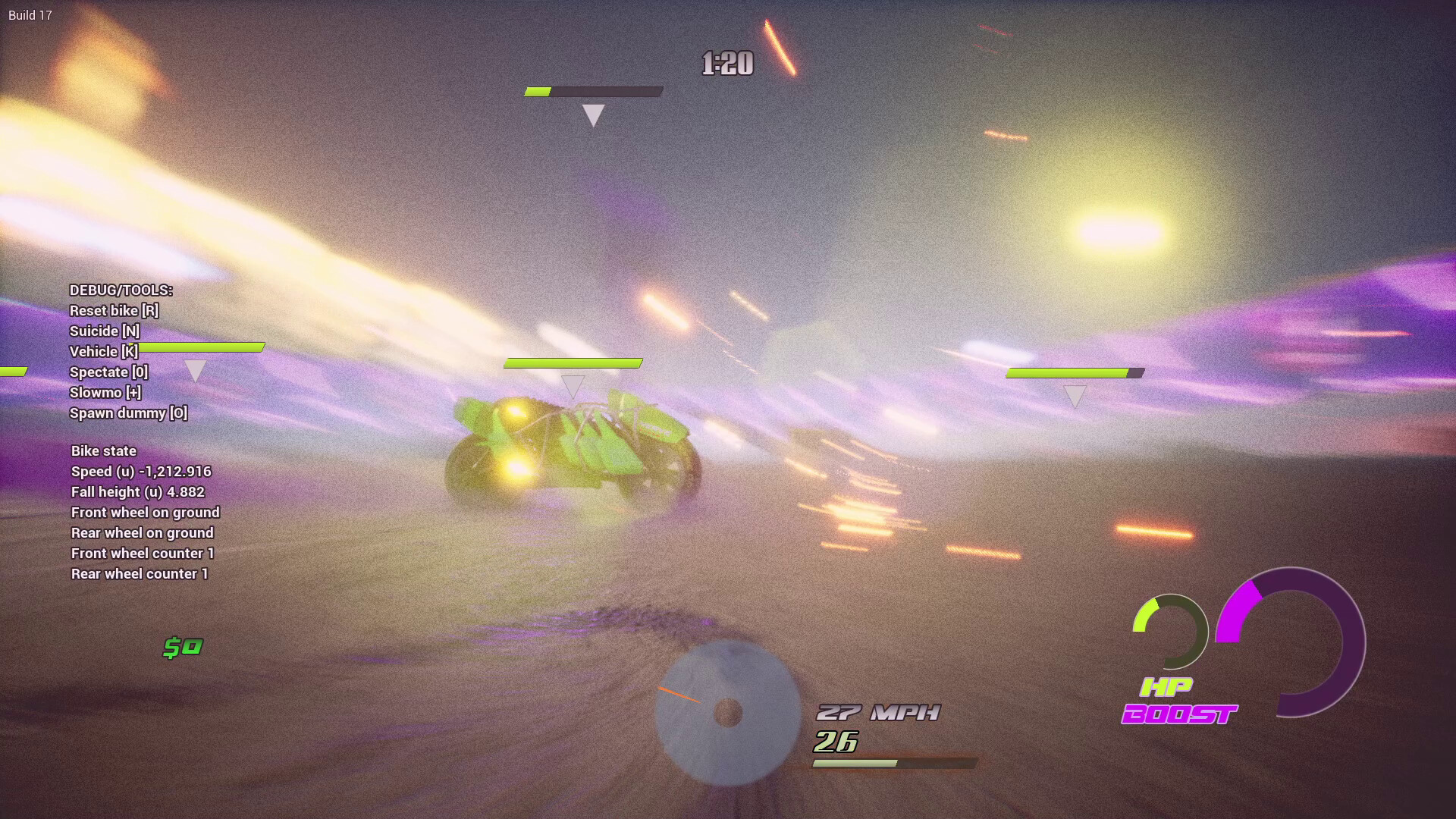This screenshot has height=819, width=1456.
Task: Click the Bike state section header
Action: point(103,450)
